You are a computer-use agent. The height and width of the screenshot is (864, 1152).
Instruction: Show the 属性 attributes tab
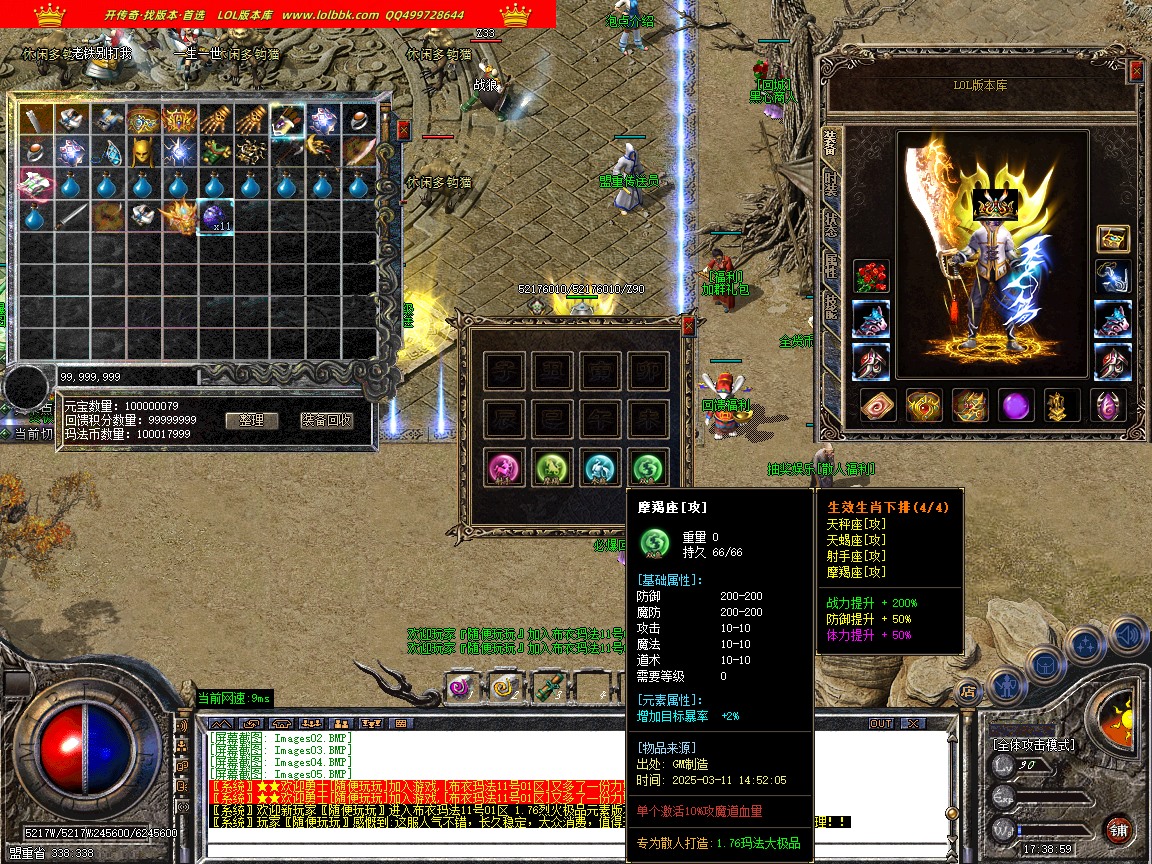pyautogui.click(x=830, y=265)
